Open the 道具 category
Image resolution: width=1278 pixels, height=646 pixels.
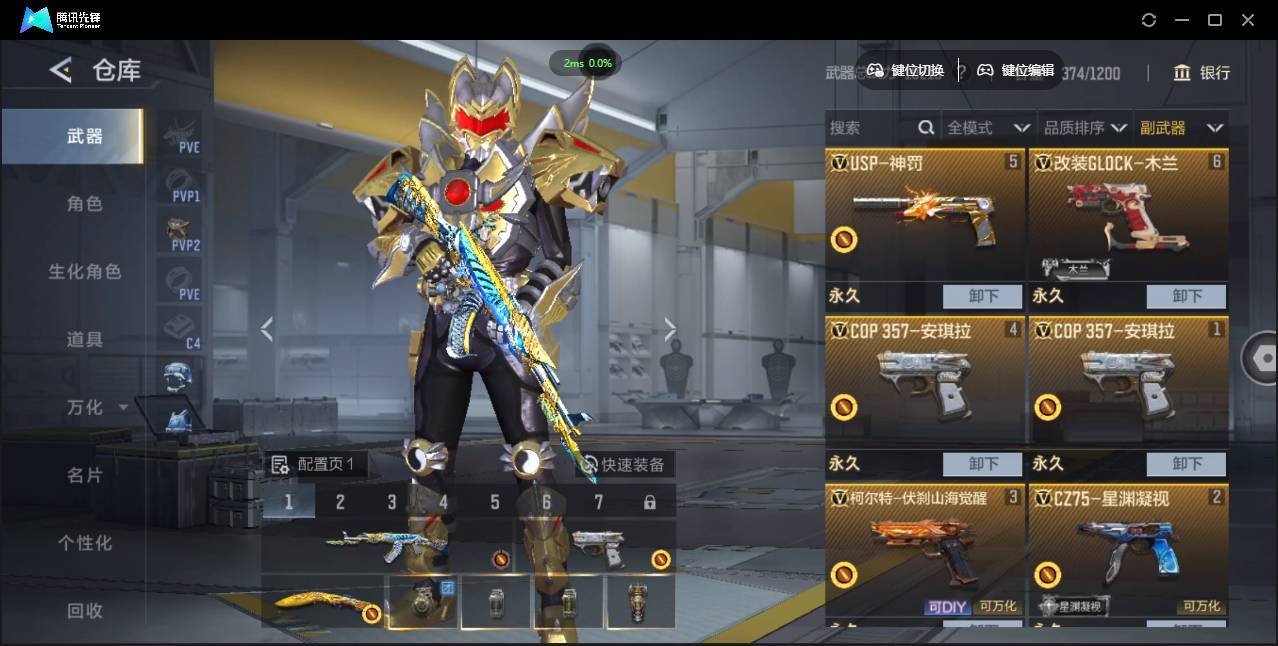[x=84, y=340]
